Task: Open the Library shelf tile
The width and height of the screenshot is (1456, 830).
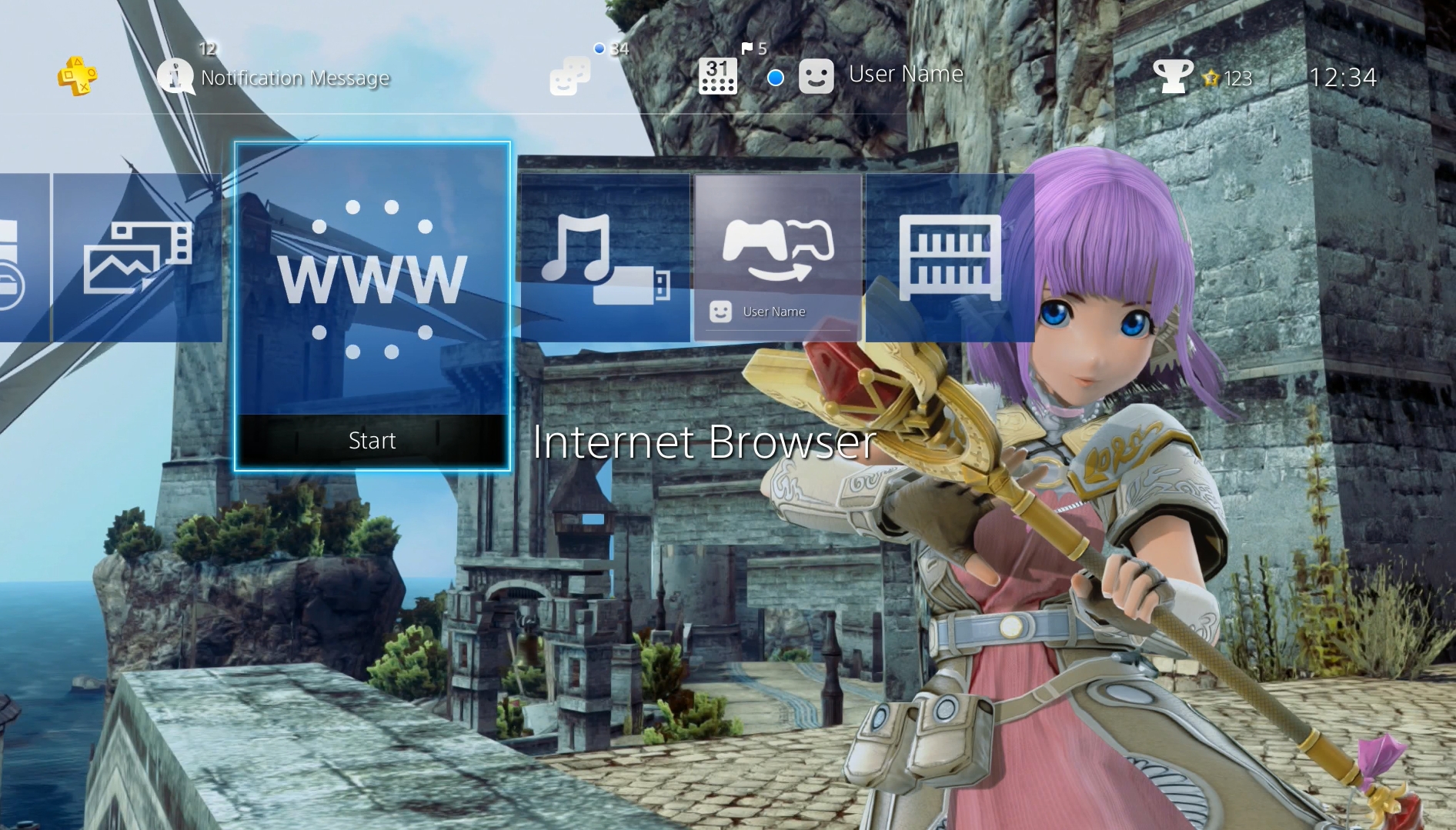Action: pyautogui.click(x=950, y=258)
